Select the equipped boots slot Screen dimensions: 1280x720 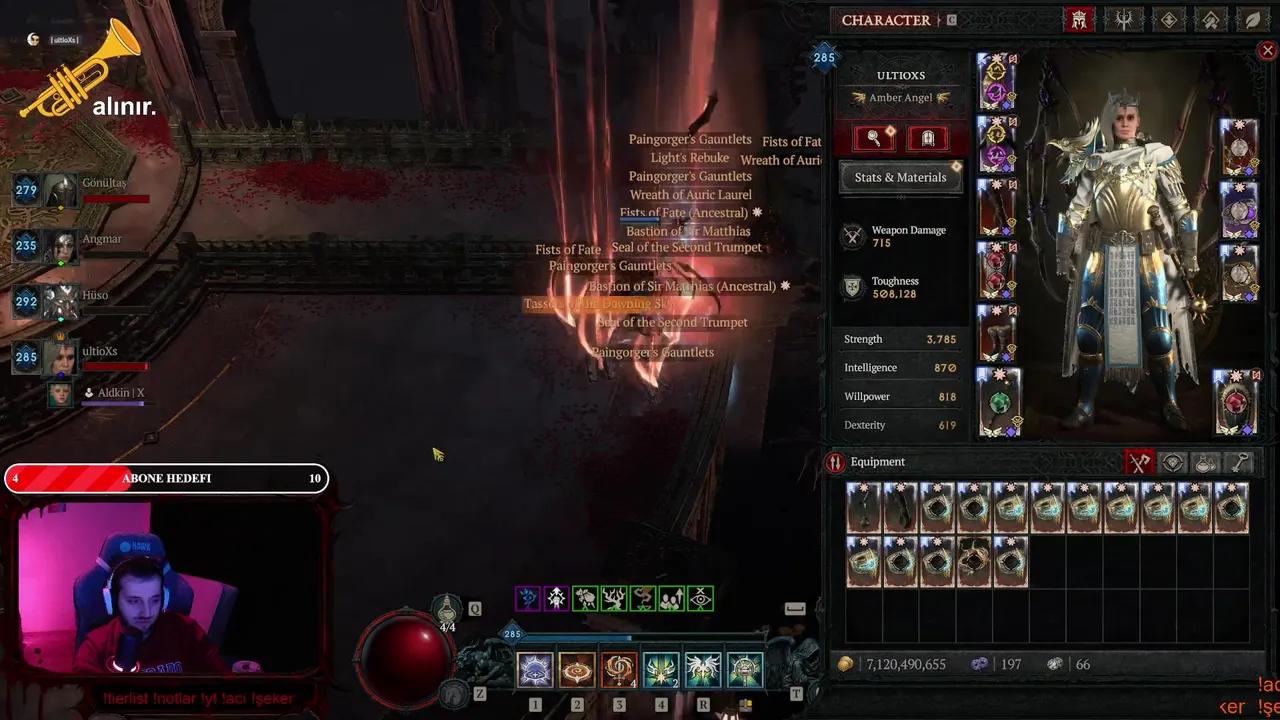coord(997,333)
